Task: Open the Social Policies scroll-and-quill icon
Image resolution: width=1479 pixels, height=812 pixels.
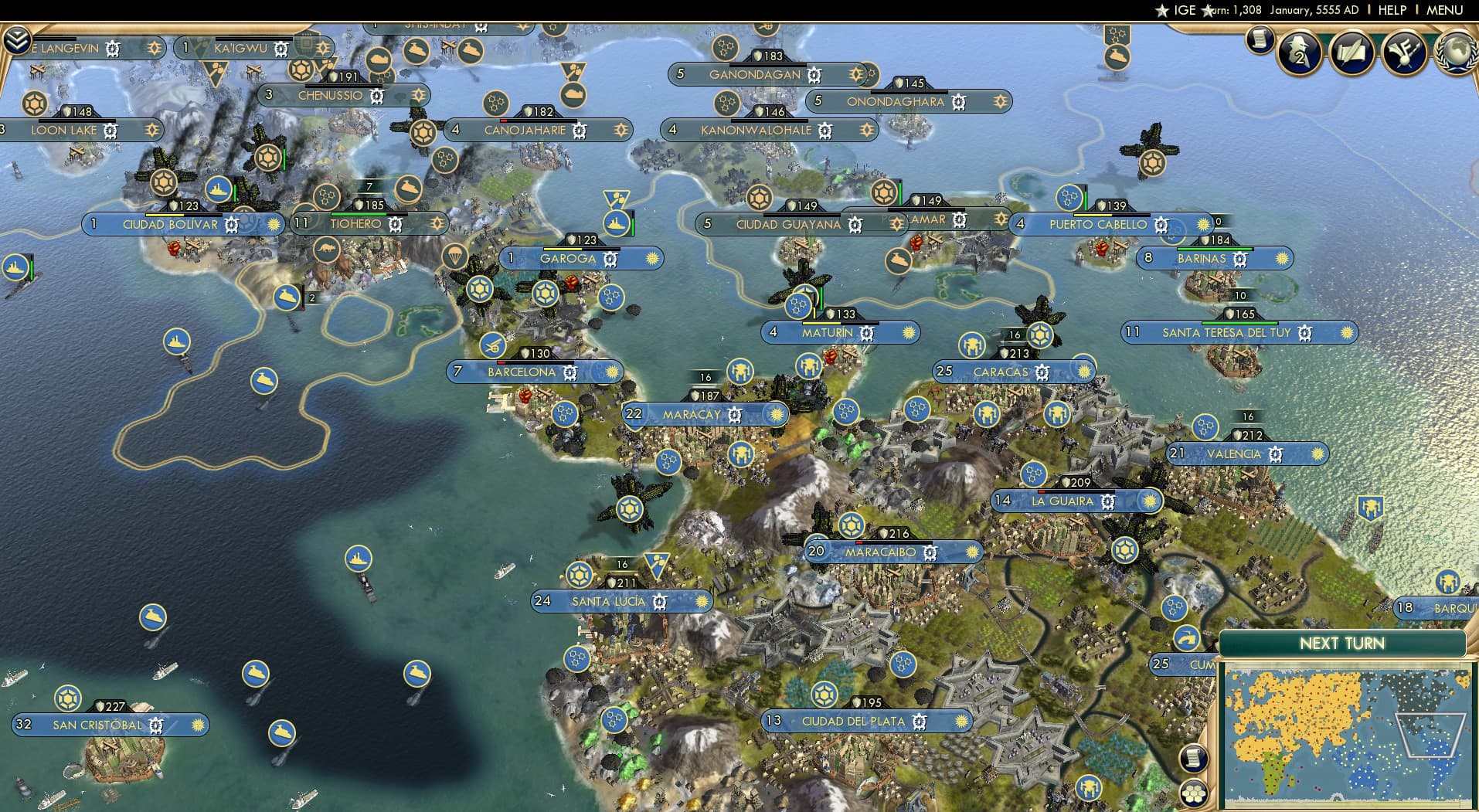Action: (x=1352, y=53)
